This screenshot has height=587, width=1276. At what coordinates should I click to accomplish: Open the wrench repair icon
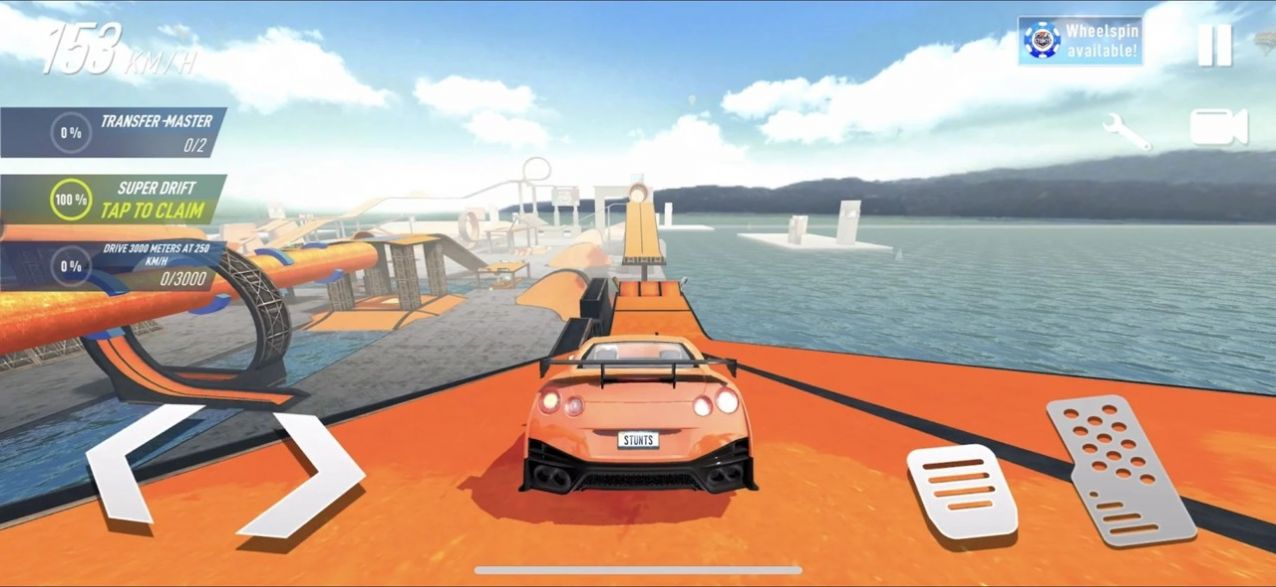[1126, 130]
